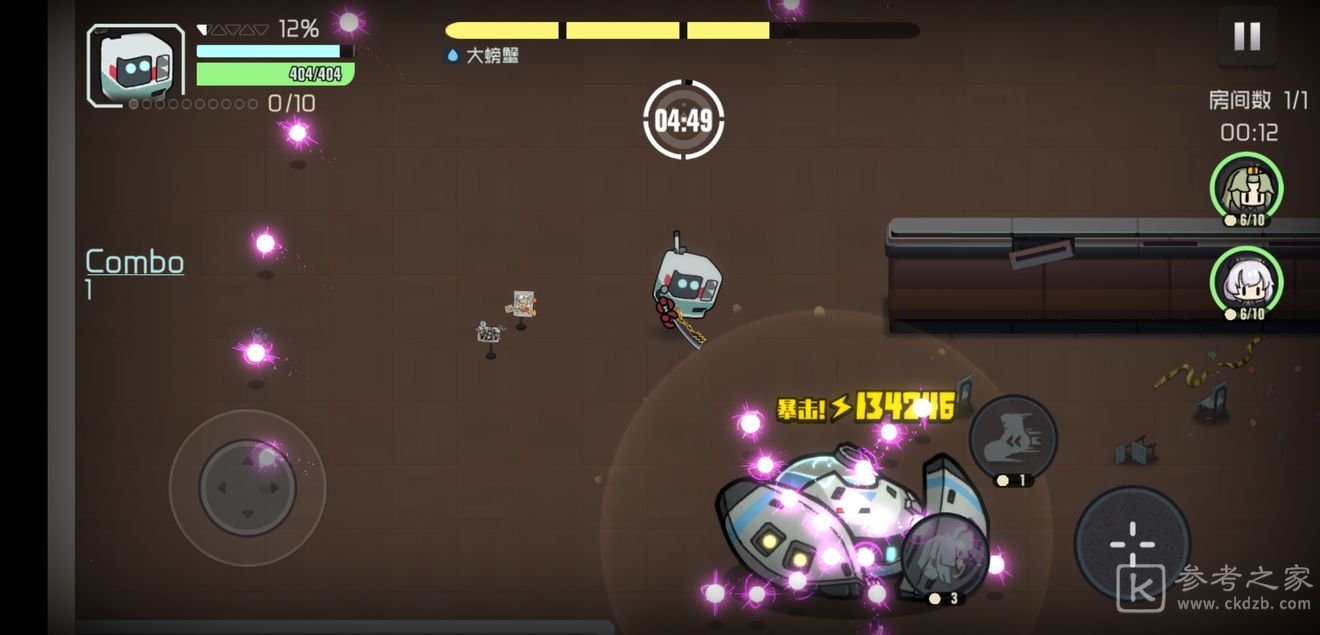
Task: Switch to the white-haired teammate portrait
Action: (x=1246, y=281)
